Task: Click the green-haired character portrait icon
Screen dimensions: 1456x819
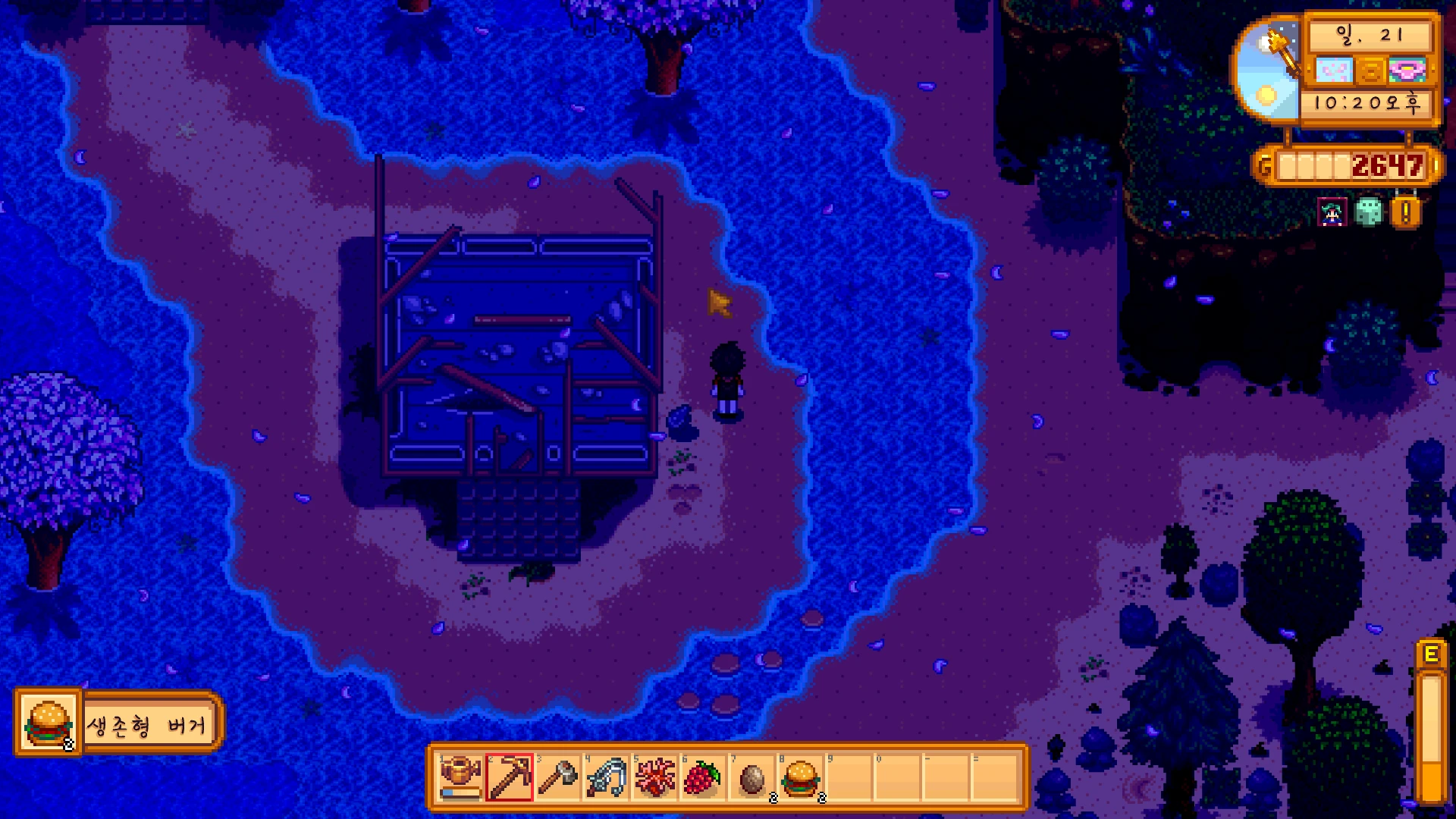Action: point(1333,213)
